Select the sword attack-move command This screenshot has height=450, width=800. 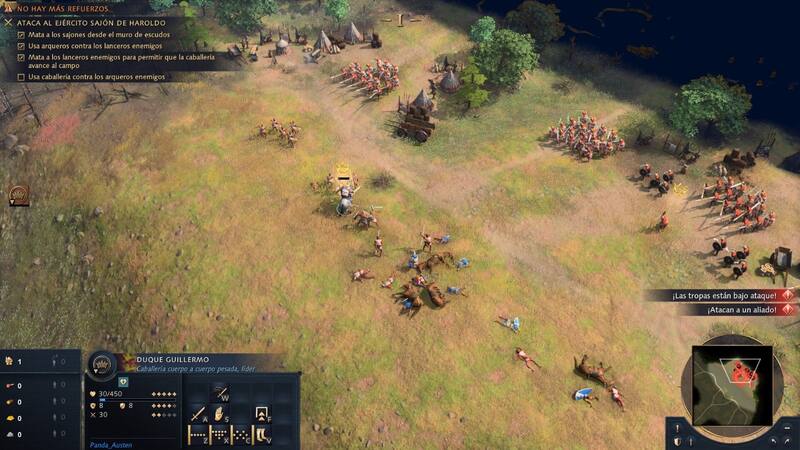(198, 412)
